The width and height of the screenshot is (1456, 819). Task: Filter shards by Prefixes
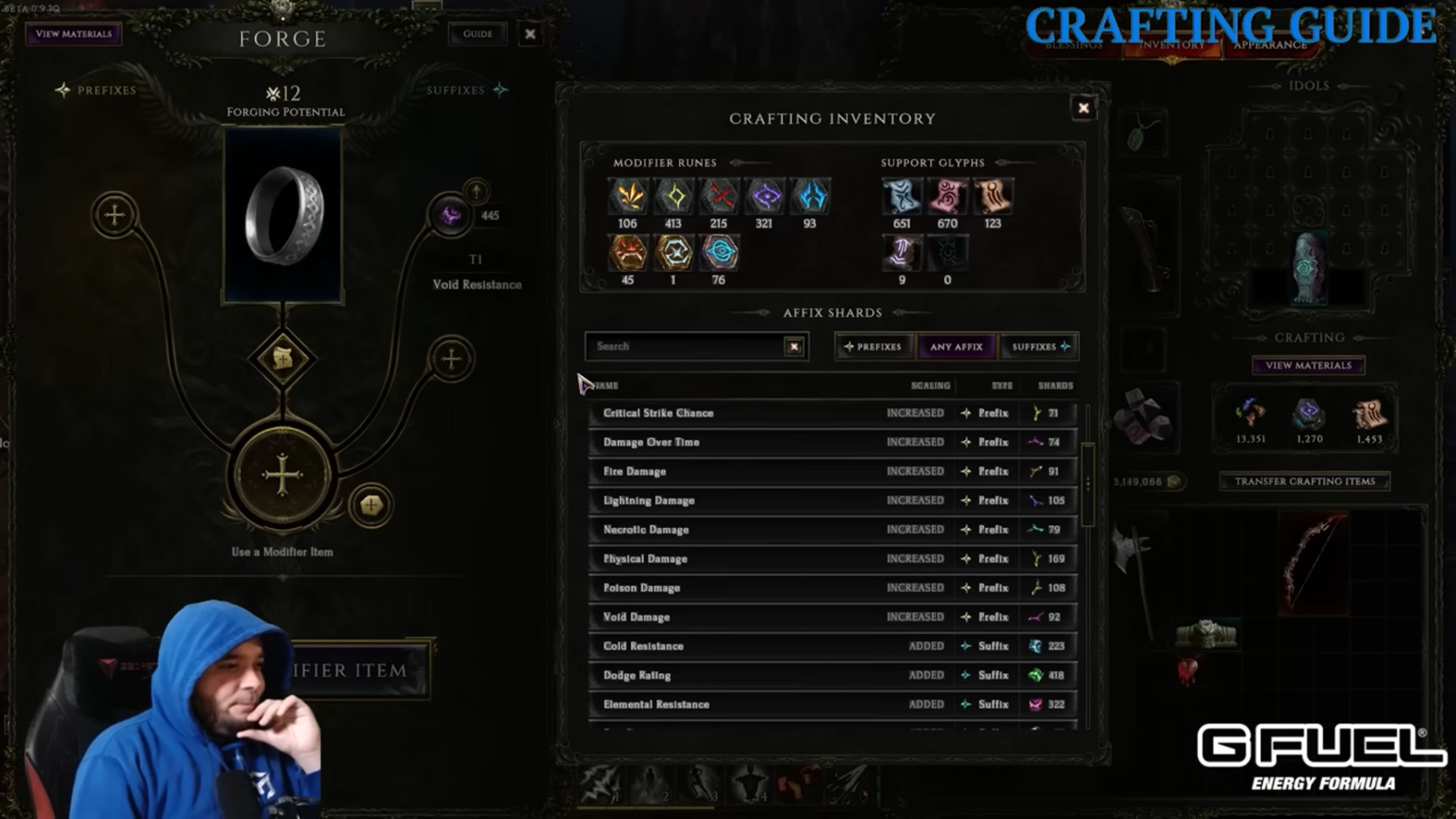(x=873, y=347)
